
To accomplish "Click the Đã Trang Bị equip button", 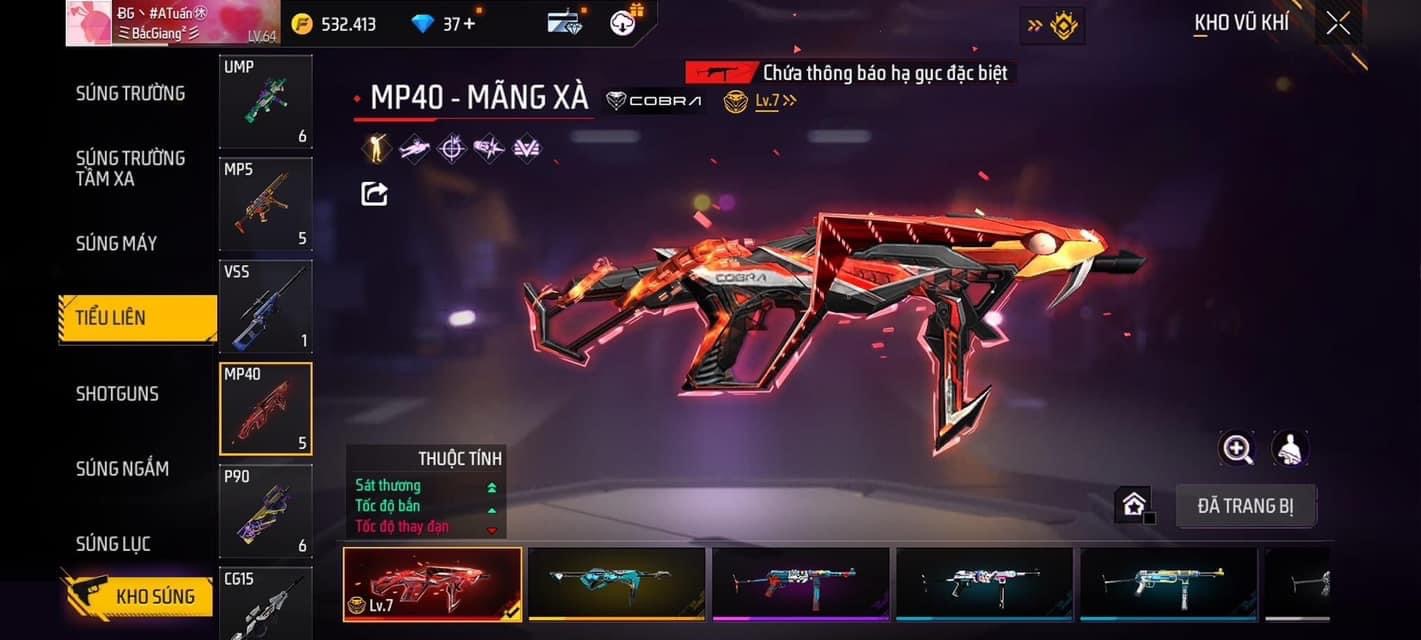I will coord(1245,506).
